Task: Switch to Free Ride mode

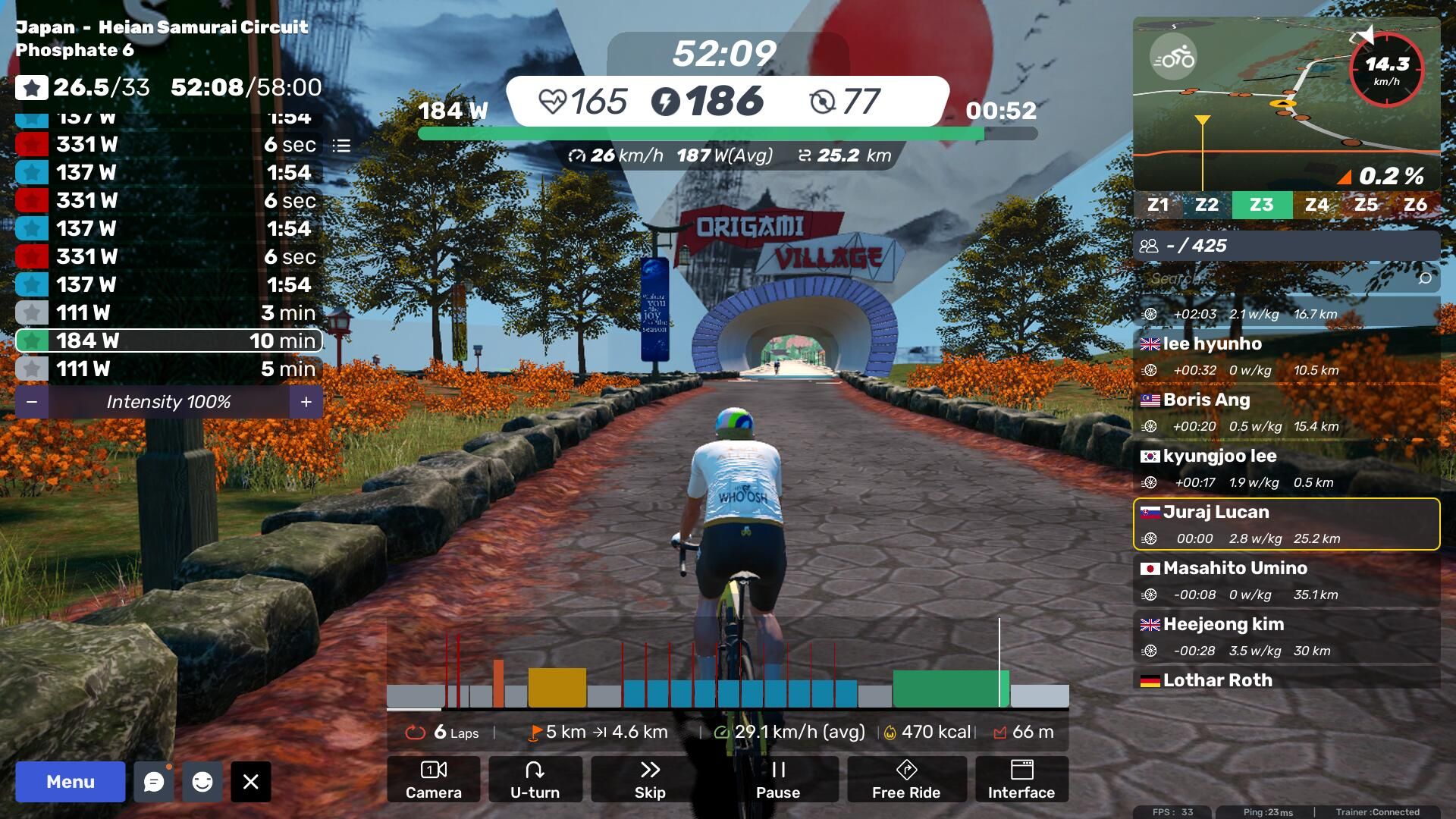Action: (906, 780)
